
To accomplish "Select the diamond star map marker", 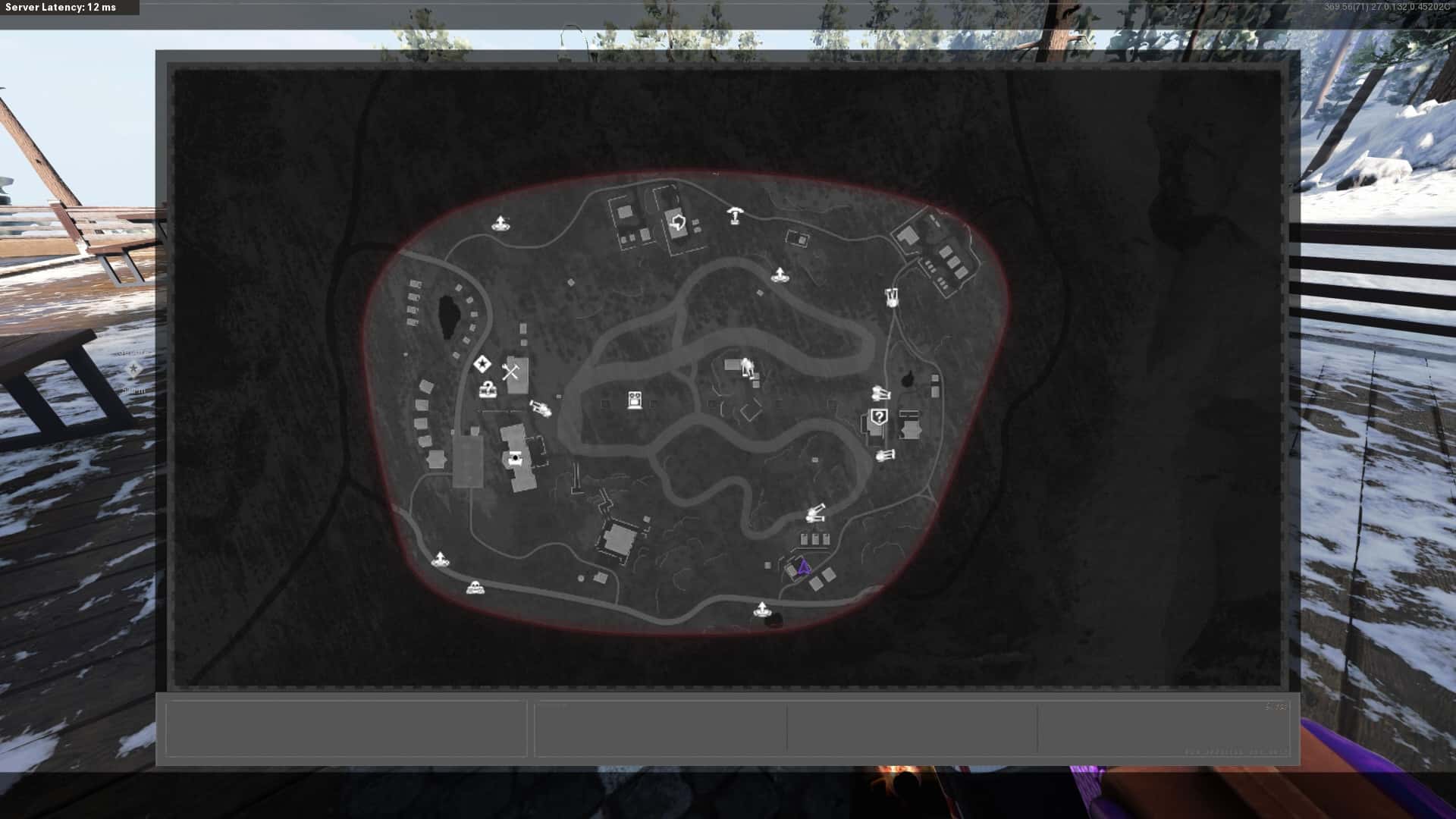I will 482,365.
